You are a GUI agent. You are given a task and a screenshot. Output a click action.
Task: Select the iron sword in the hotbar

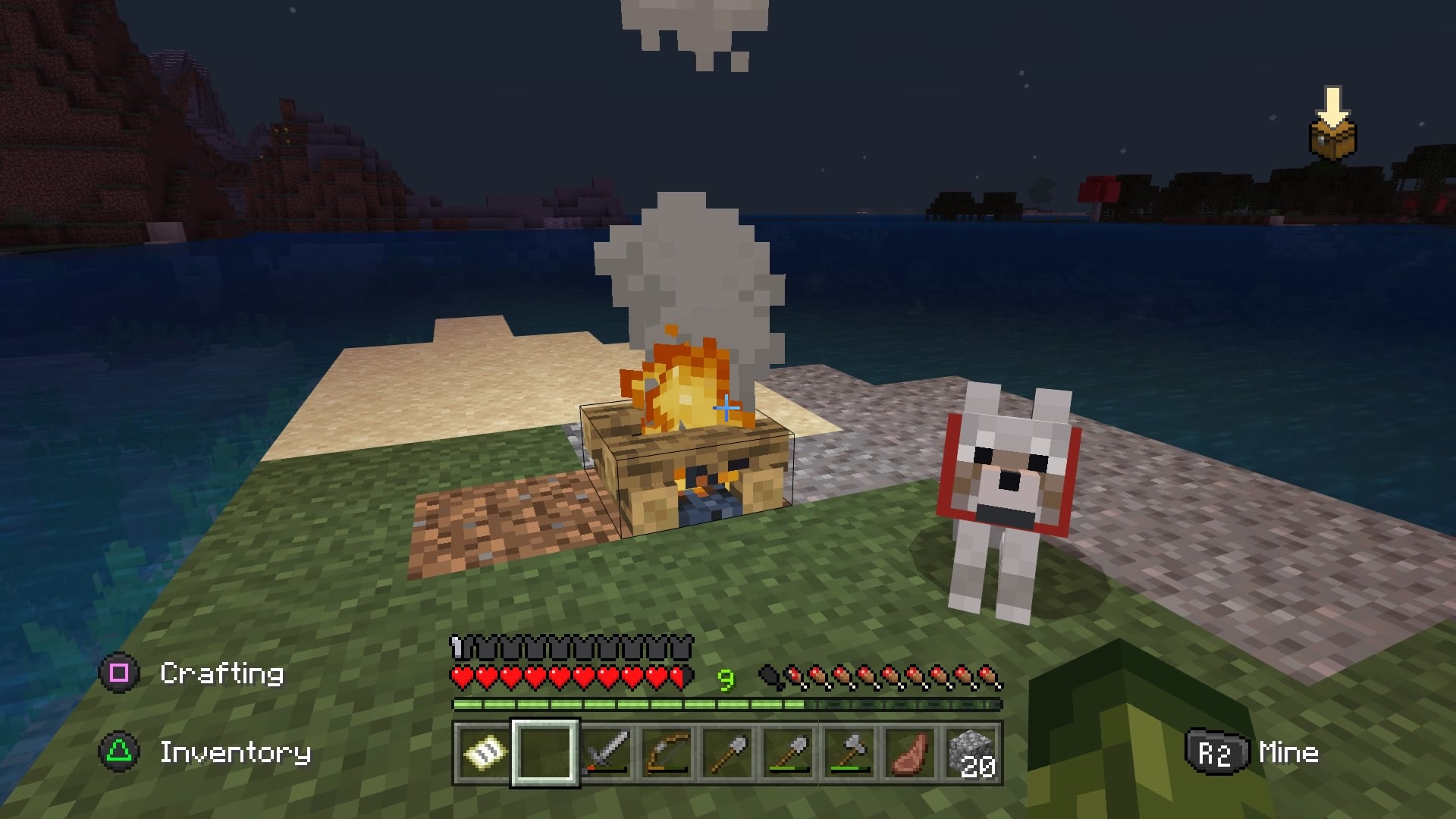607,755
